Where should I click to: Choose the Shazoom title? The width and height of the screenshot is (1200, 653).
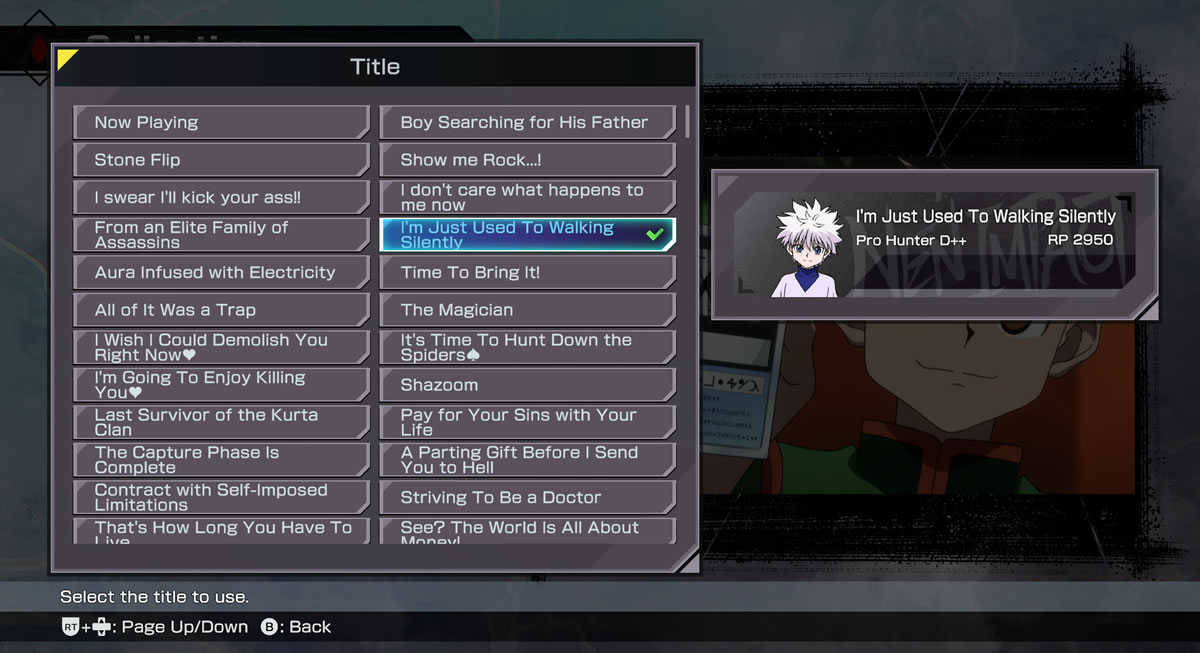pyautogui.click(x=527, y=385)
